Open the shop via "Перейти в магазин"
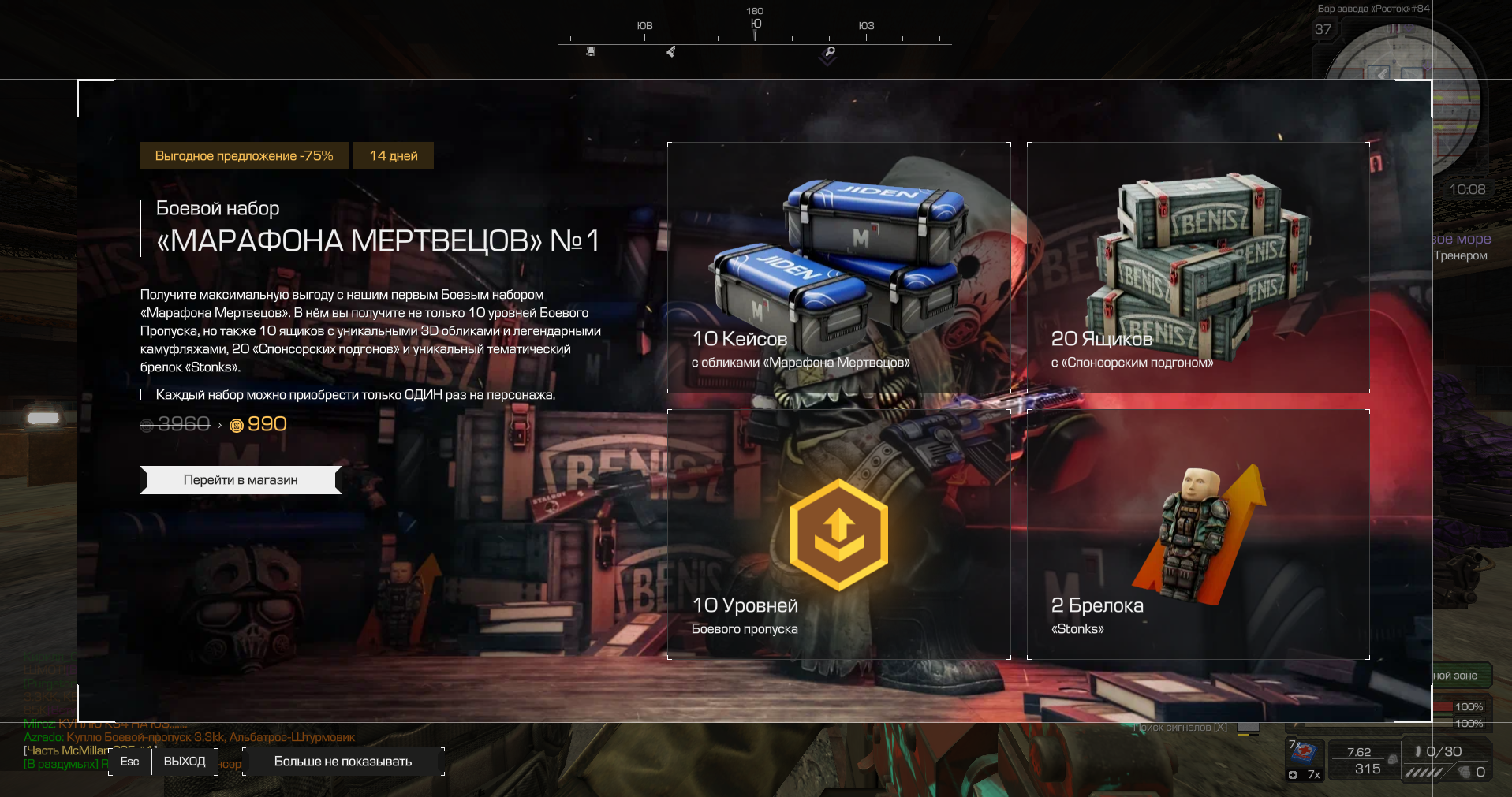The height and width of the screenshot is (797, 1512). [x=241, y=480]
